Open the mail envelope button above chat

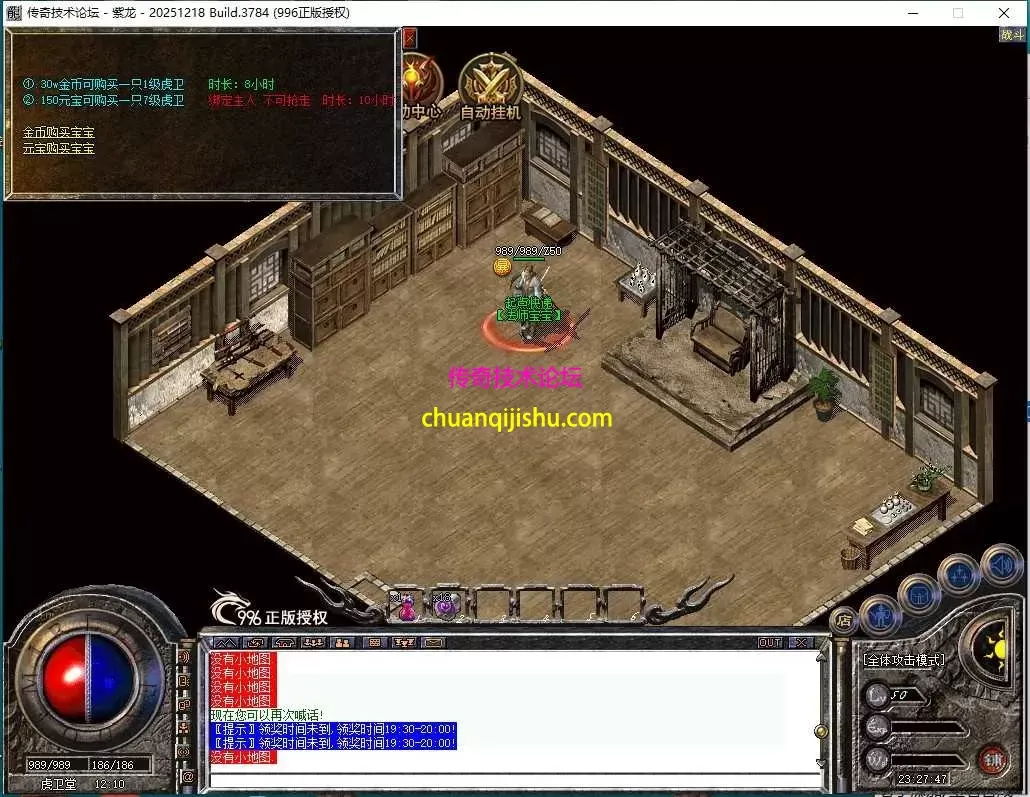pos(432,642)
